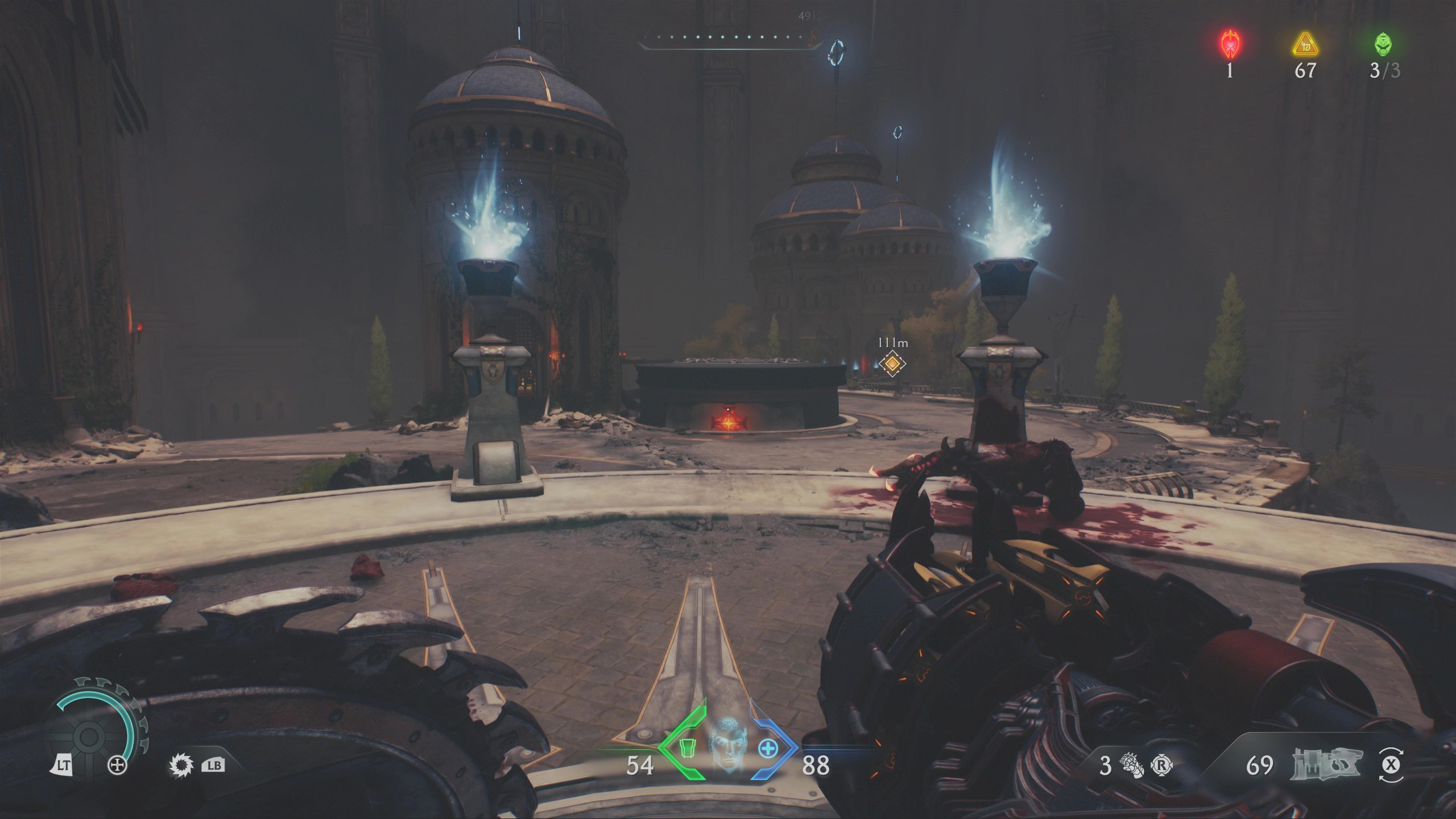This screenshot has height=819, width=1456.
Task: Click the shield saw icon near LB prompt
Action: pos(180,765)
